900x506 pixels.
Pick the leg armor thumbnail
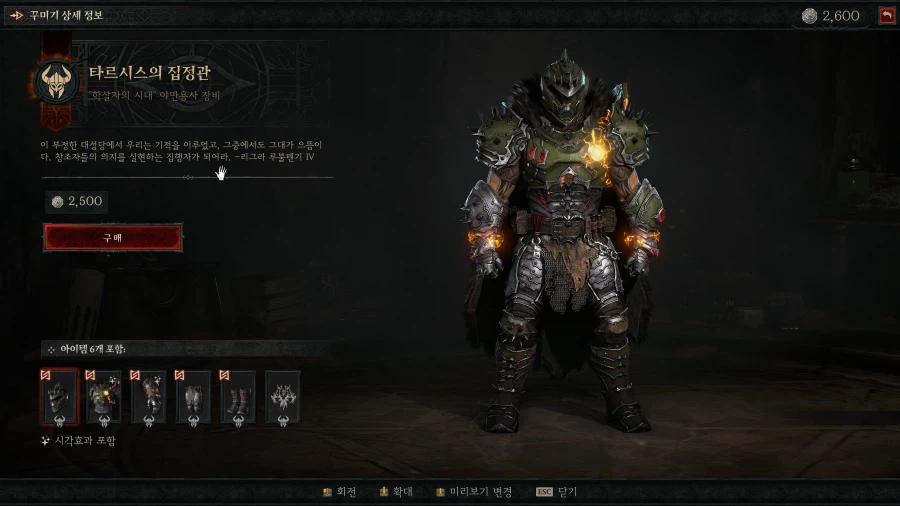(193, 397)
